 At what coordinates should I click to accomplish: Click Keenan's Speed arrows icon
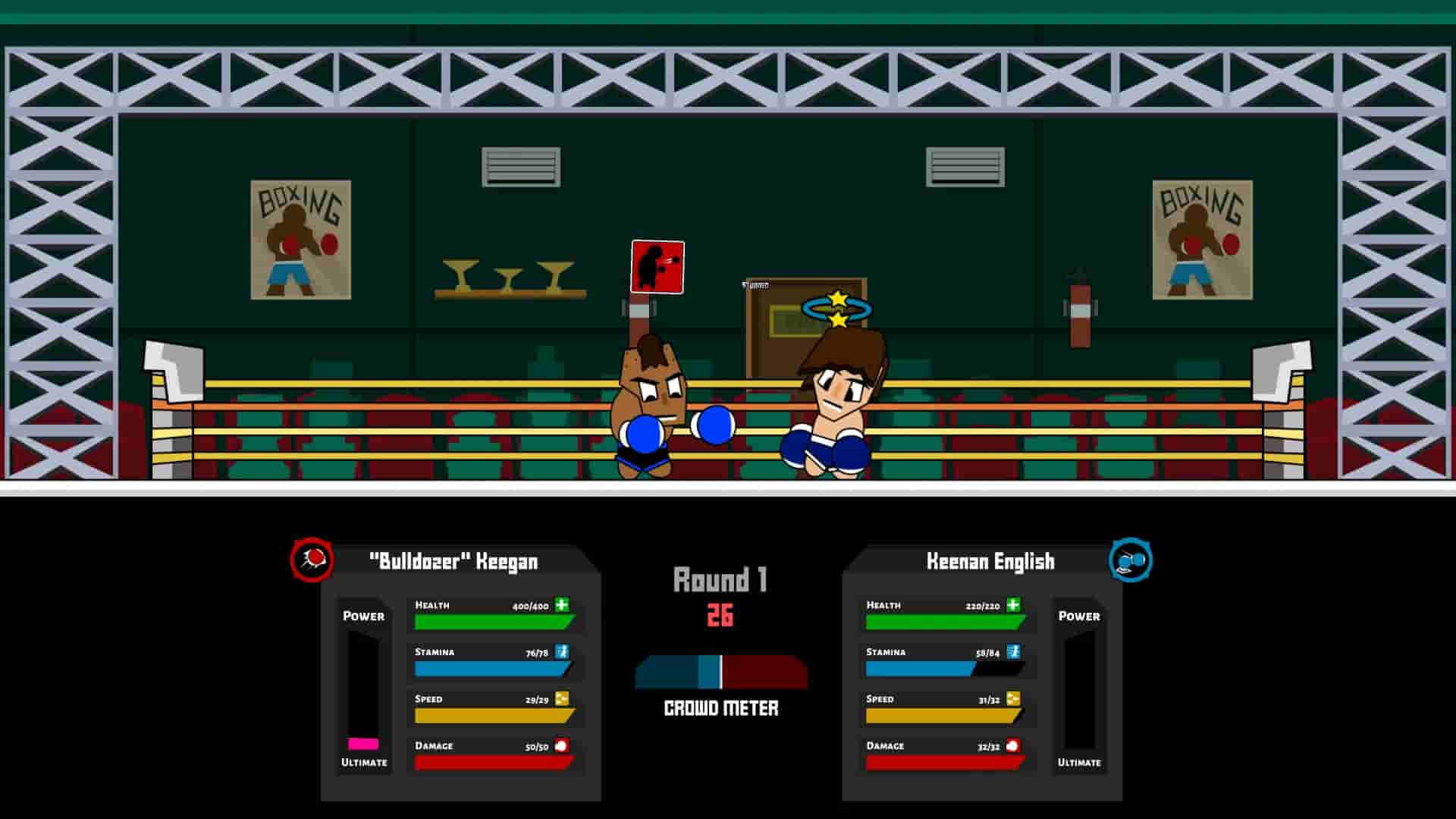pyautogui.click(x=1015, y=699)
